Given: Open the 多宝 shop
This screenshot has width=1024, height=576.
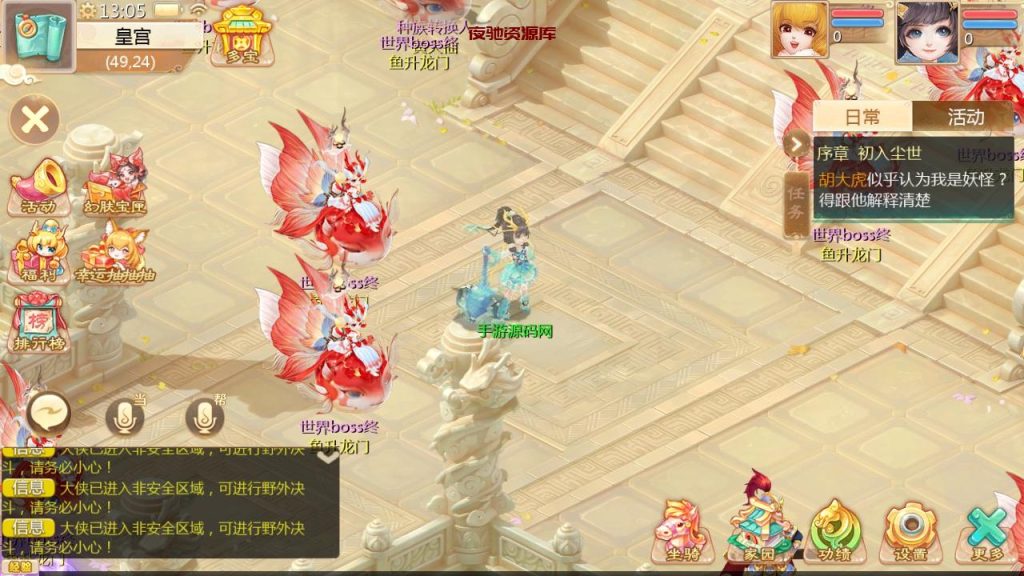Looking at the screenshot, I should click(237, 35).
